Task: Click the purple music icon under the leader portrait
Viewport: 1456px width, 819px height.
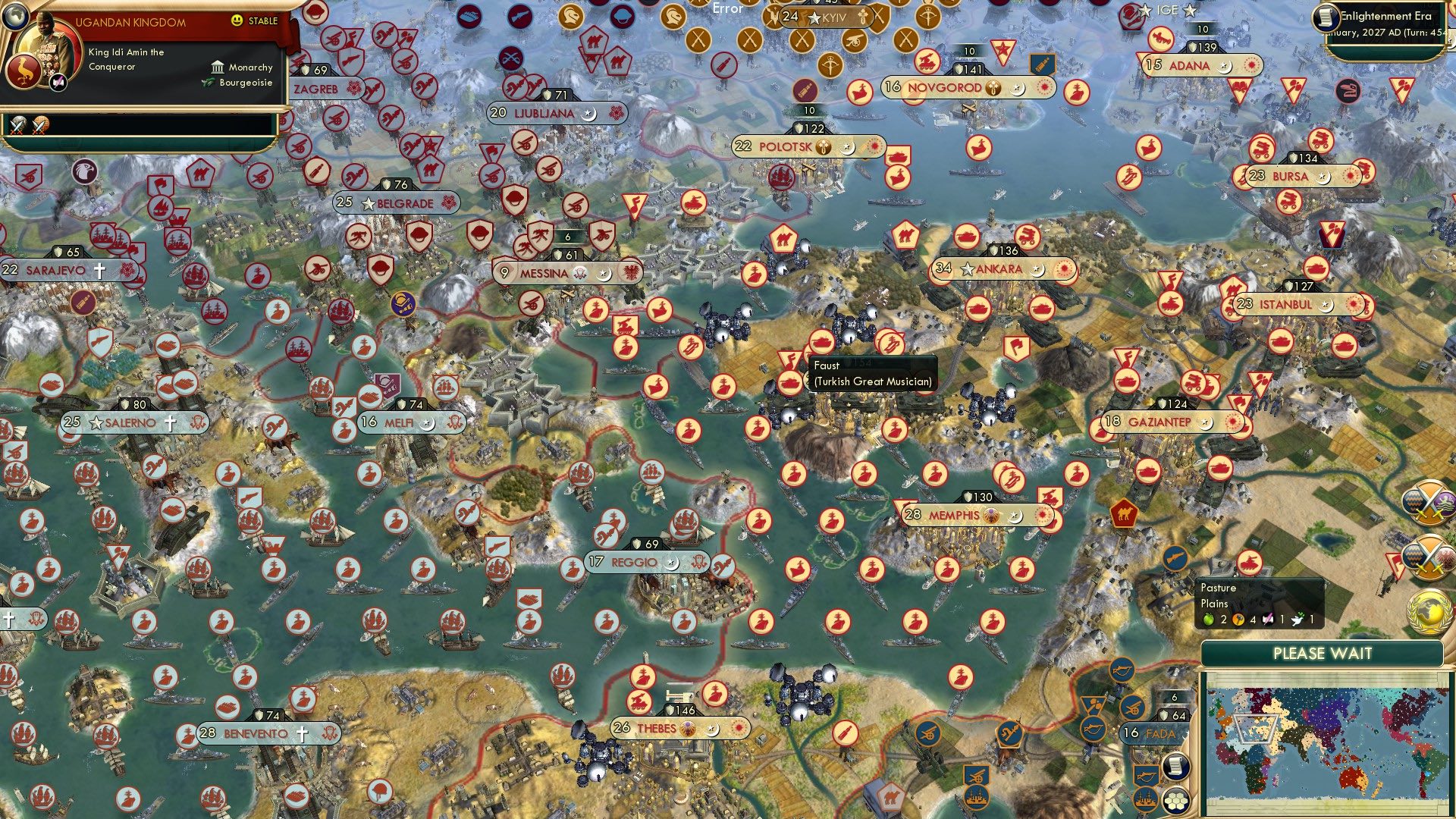Action: 58,82
